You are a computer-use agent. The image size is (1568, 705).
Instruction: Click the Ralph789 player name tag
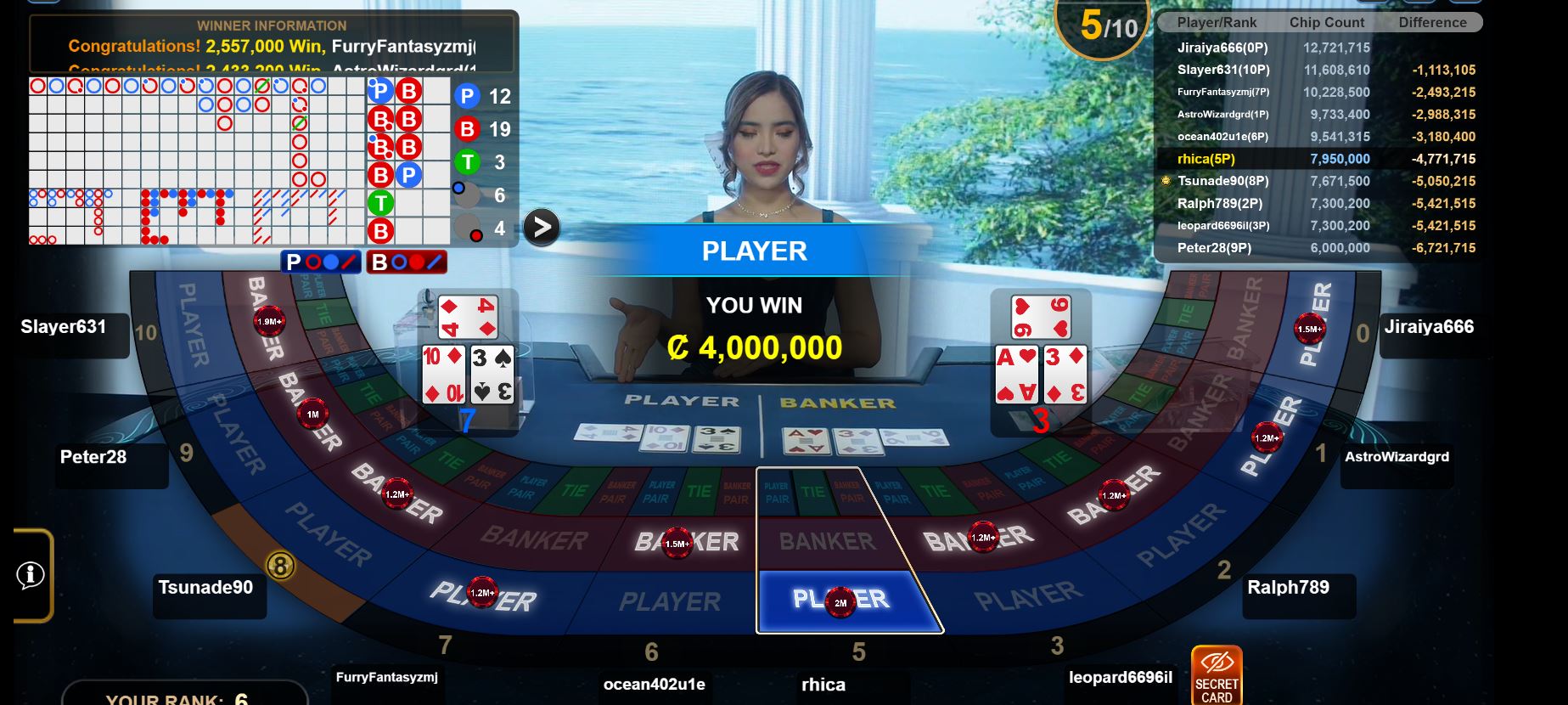click(1288, 588)
